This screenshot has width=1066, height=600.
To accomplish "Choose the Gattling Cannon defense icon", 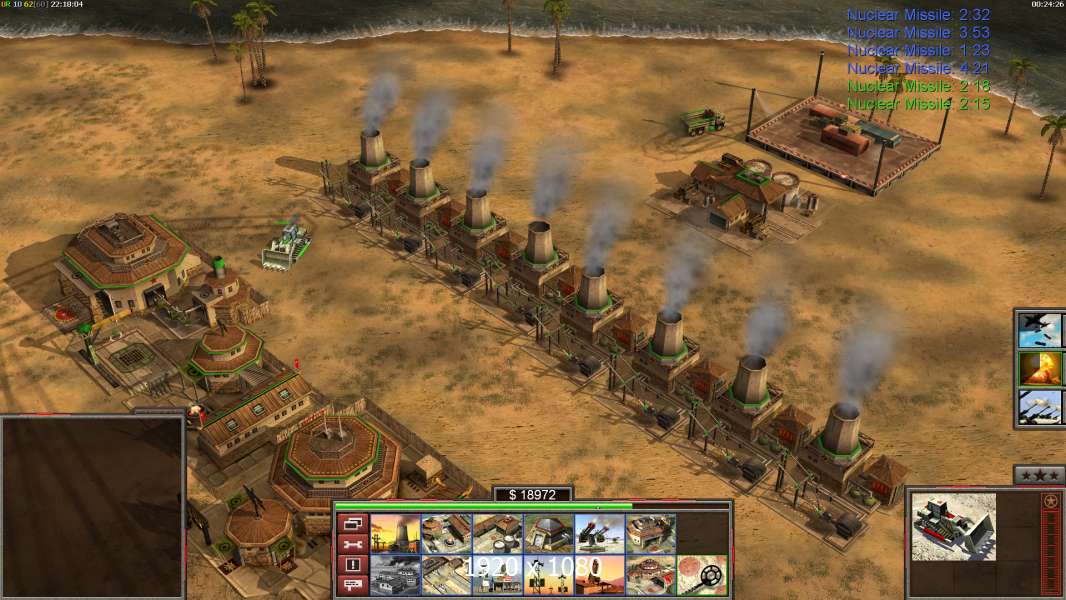I will pos(599,534).
